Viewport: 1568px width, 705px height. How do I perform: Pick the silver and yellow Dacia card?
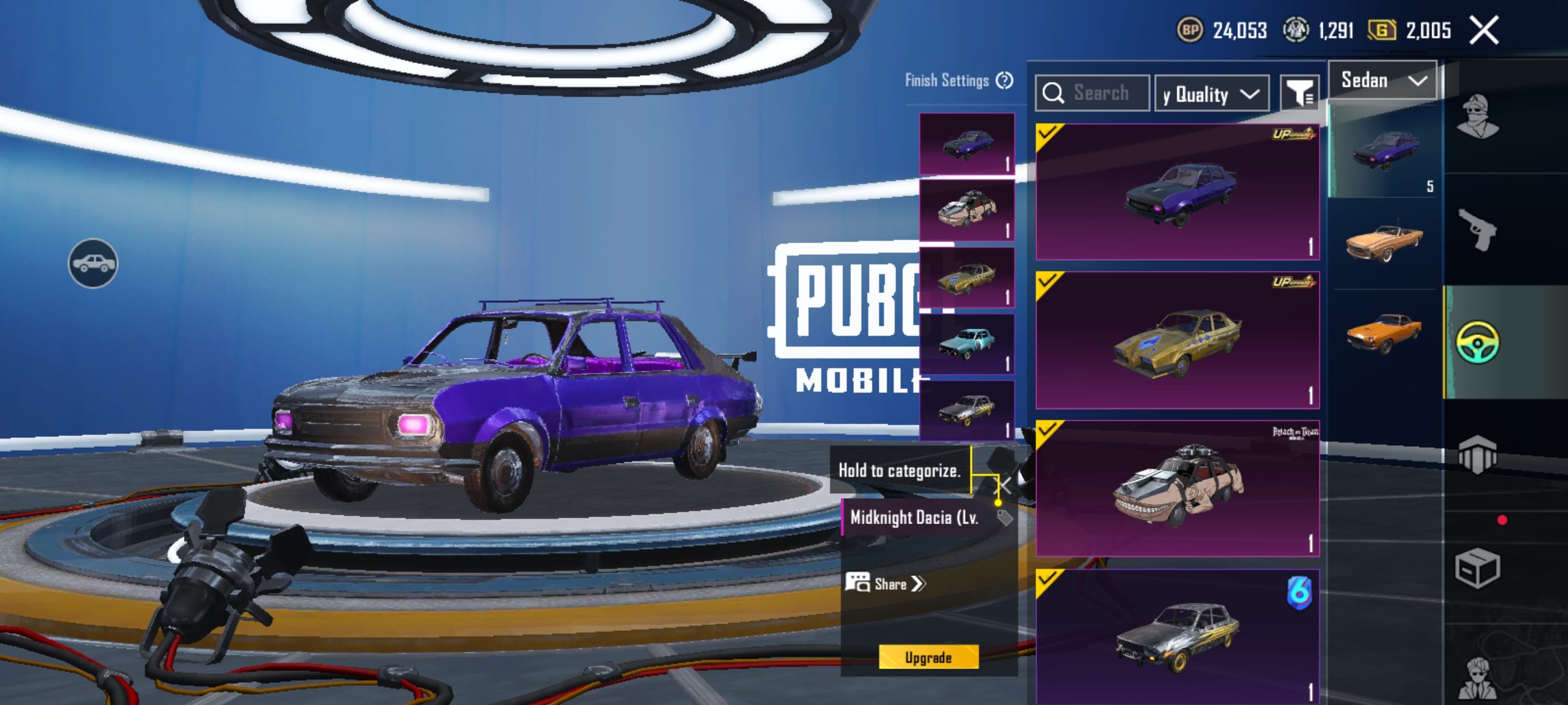(1177, 636)
